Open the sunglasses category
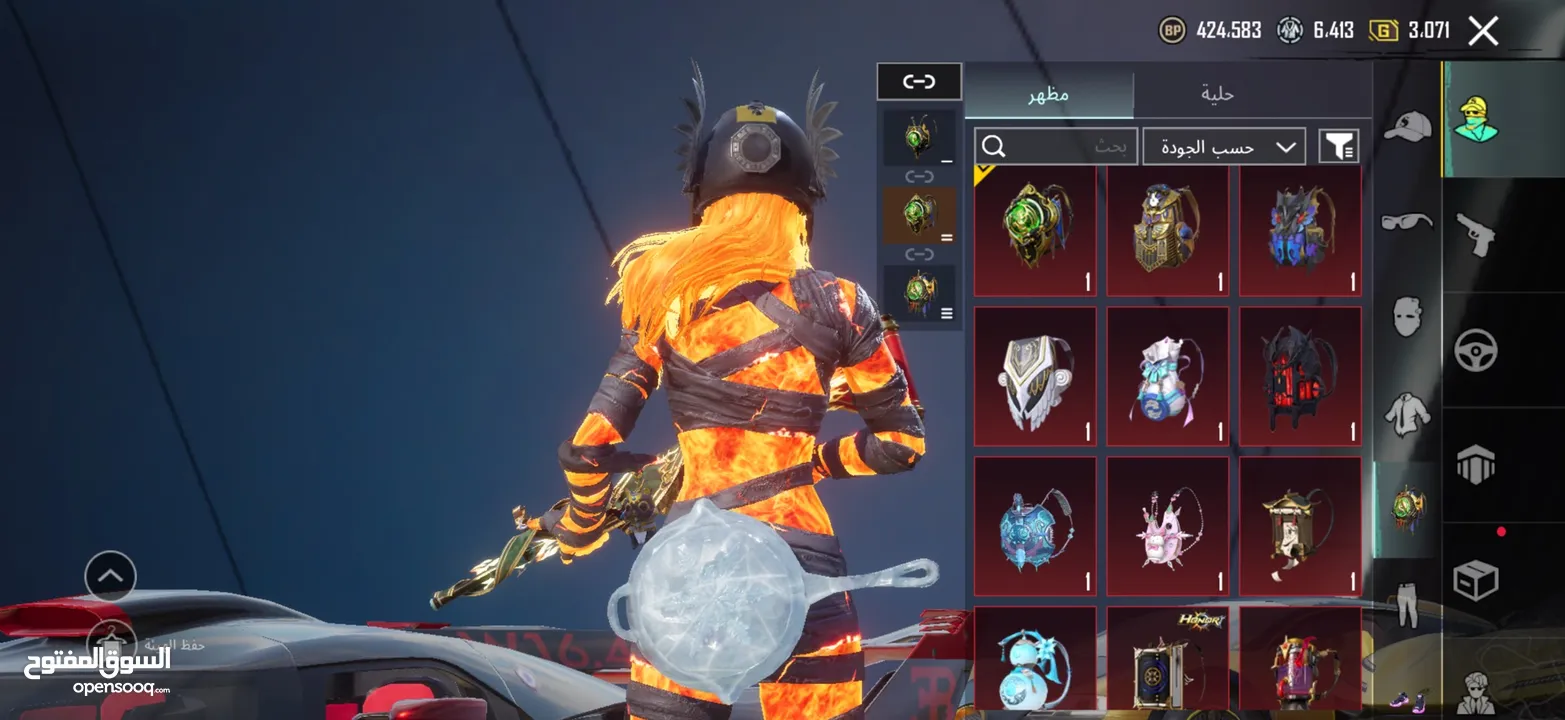Viewport: 1565px width, 720px height. pyautogui.click(x=1407, y=221)
